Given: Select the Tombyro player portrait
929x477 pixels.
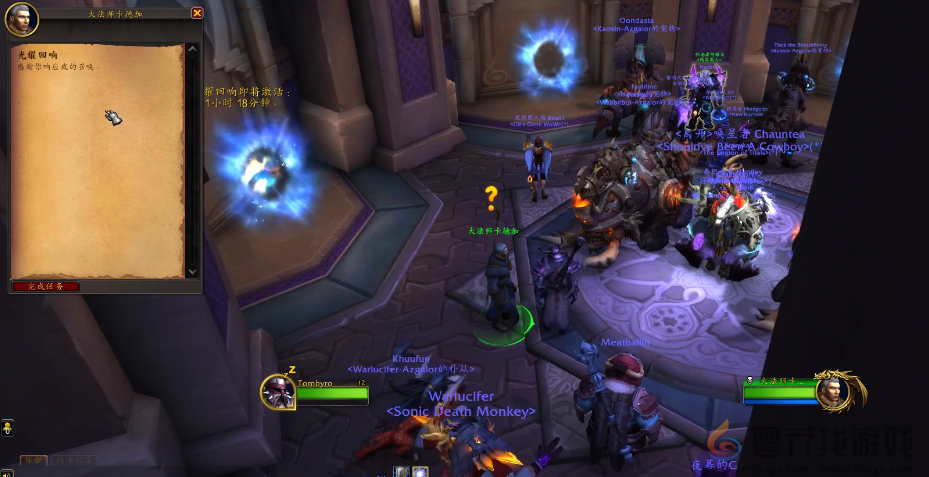Looking at the screenshot, I should click(x=278, y=392).
